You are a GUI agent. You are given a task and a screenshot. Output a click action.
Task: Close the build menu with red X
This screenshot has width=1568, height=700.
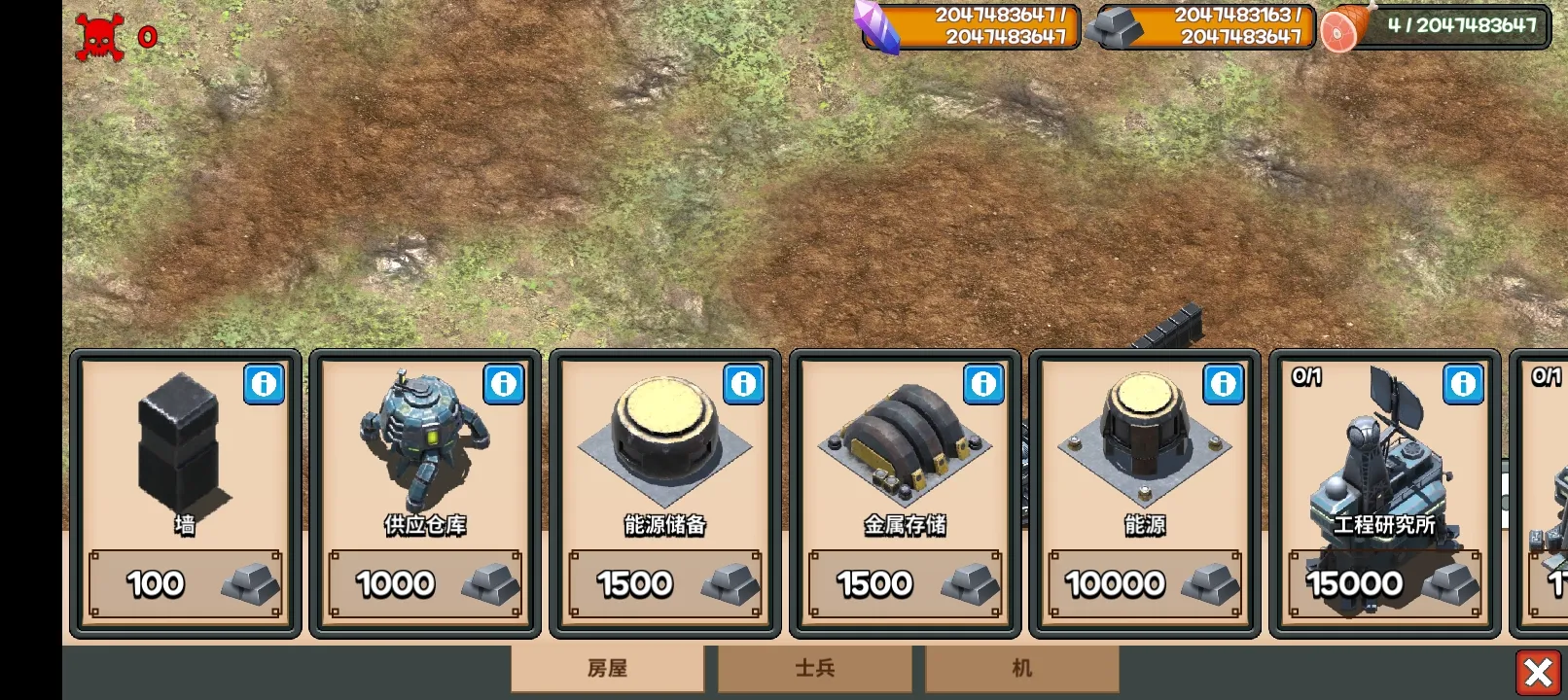pos(1538,672)
